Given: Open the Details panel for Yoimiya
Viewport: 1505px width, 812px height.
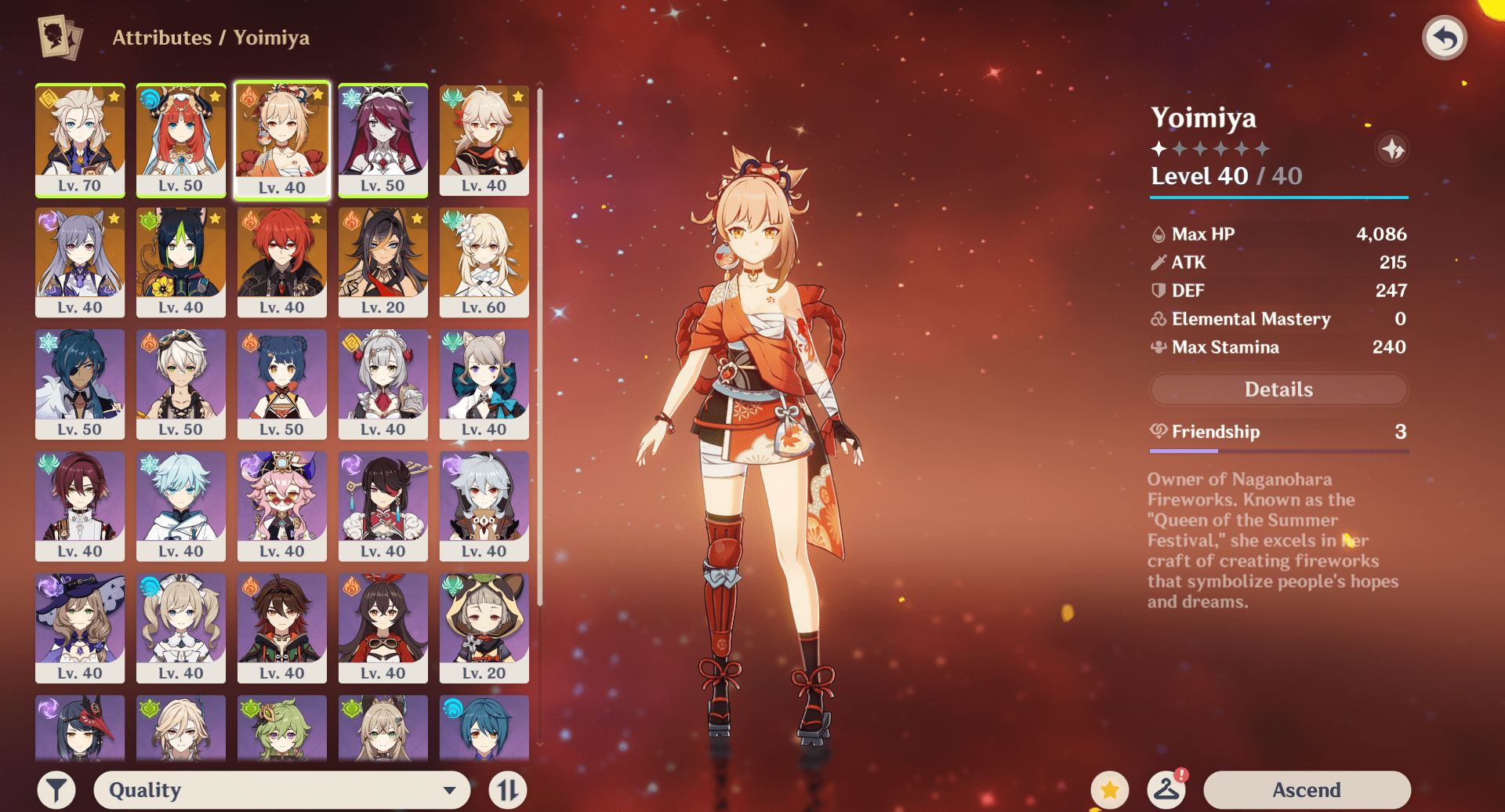Looking at the screenshot, I should 1278,390.
